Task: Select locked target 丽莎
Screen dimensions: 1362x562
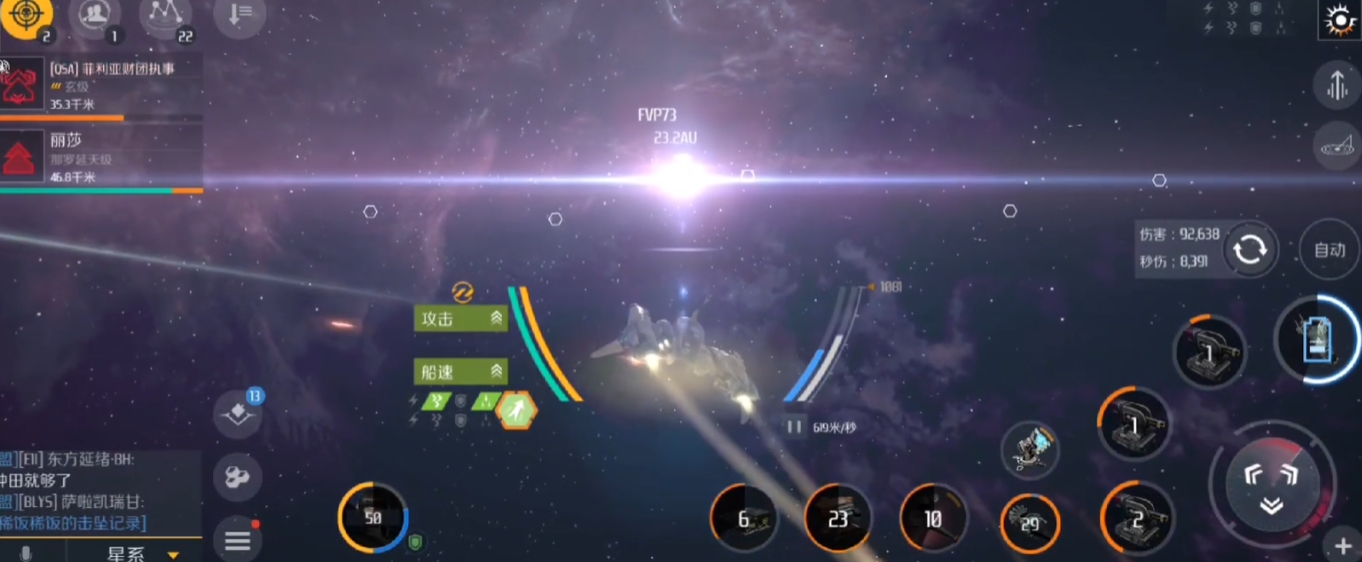Action: click(100, 158)
